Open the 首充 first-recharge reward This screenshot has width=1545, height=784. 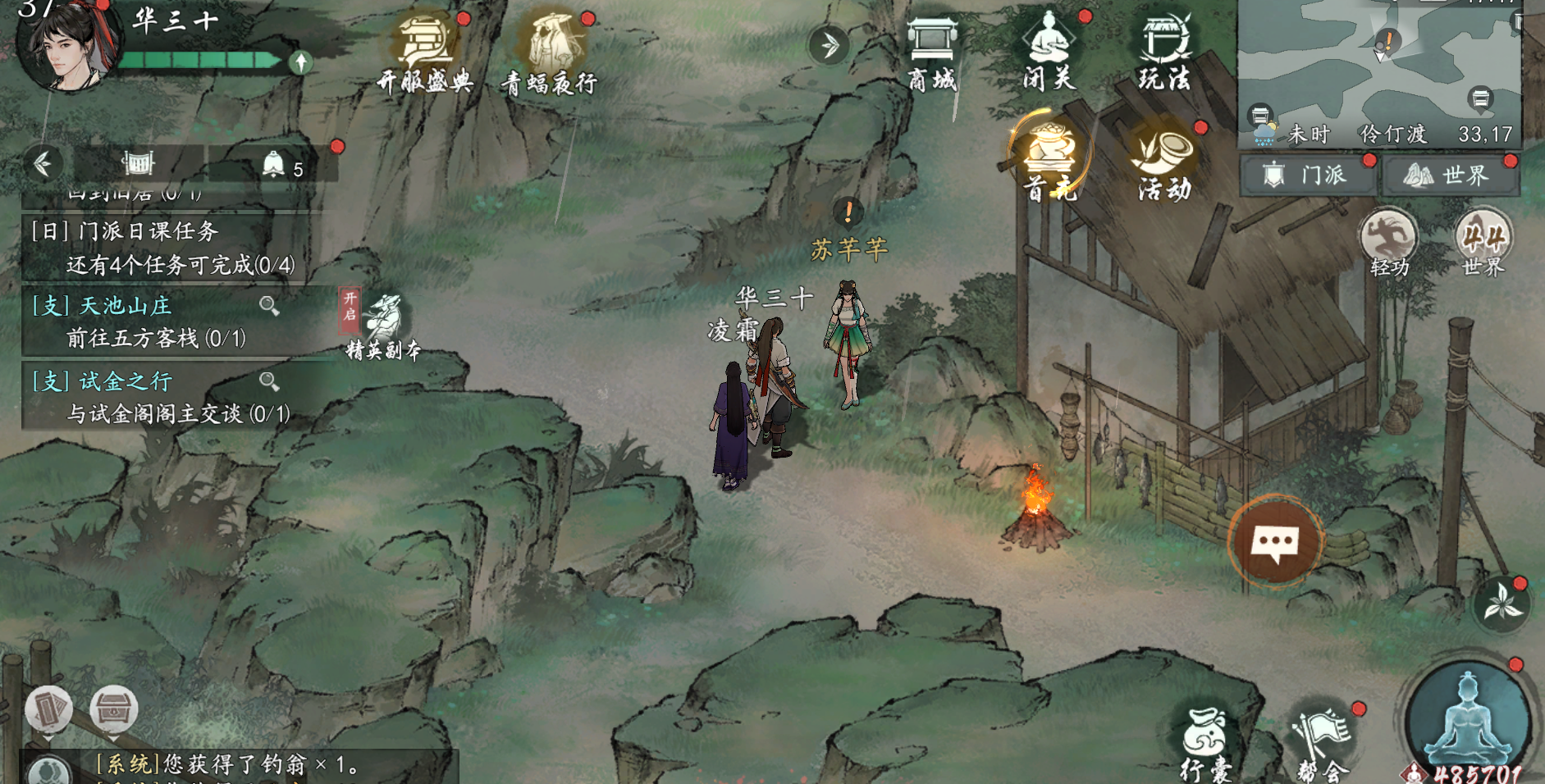1049,160
